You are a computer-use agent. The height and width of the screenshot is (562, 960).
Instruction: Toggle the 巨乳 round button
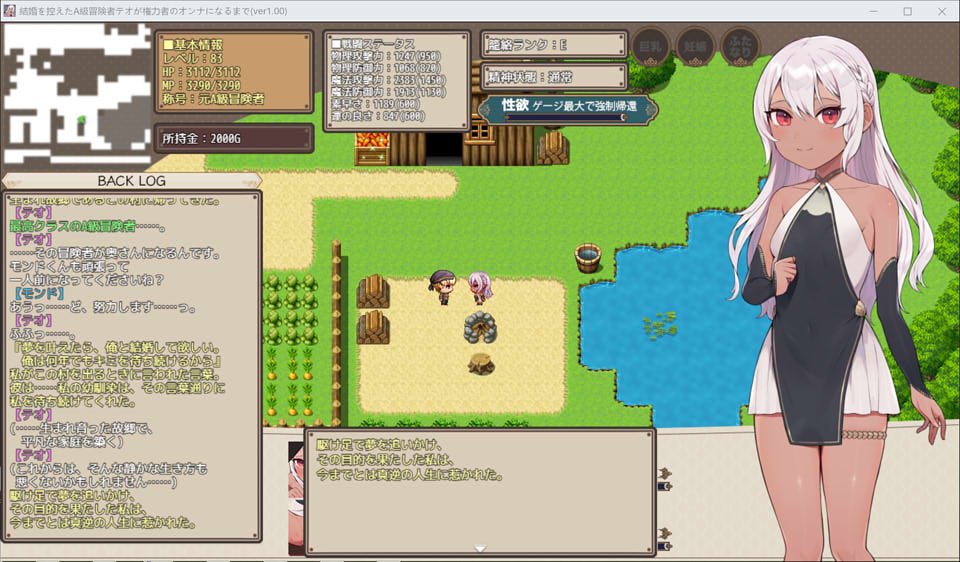(651, 46)
